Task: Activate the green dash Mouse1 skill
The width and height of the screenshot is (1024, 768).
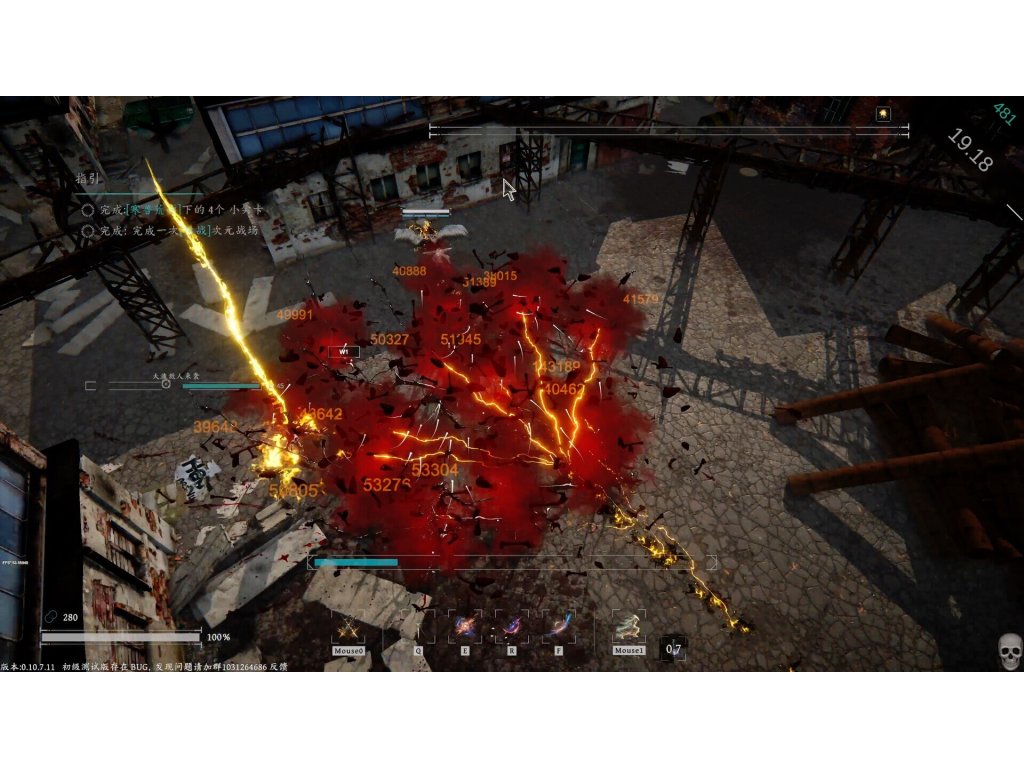Action: point(629,628)
